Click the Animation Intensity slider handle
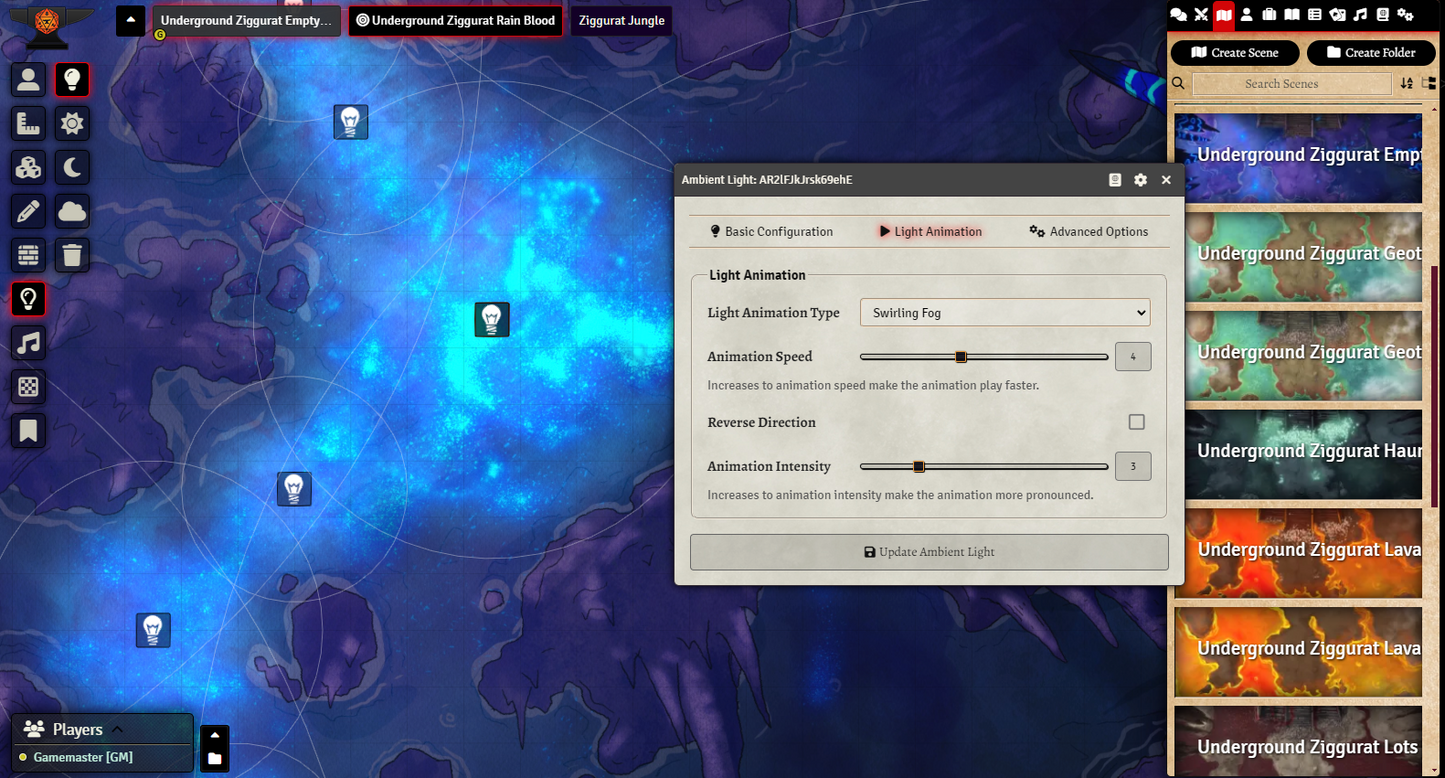Screen dimensions: 1445x778 tap(919, 466)
